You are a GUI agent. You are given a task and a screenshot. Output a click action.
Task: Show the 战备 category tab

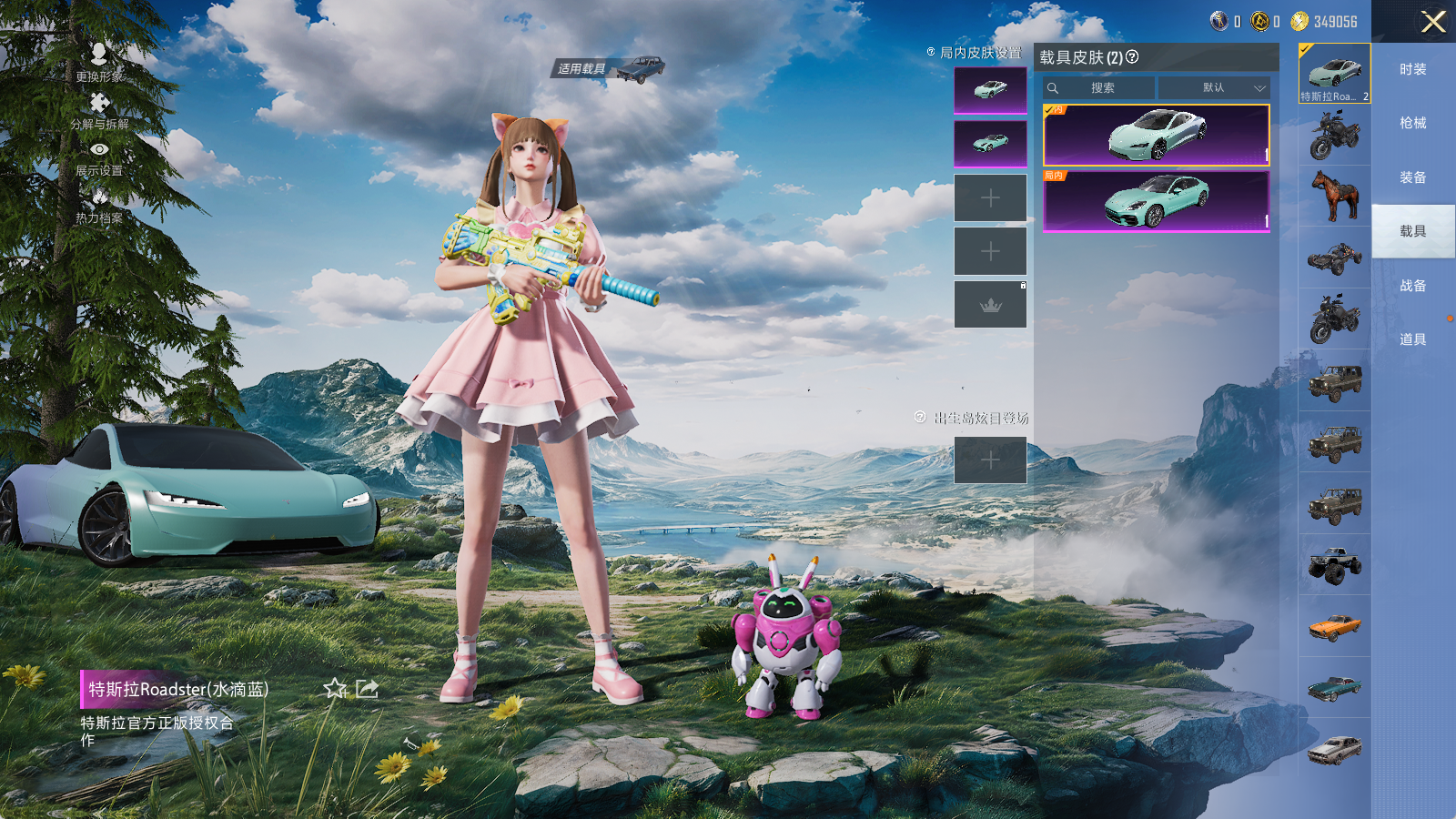click(x=1412, y=286)
